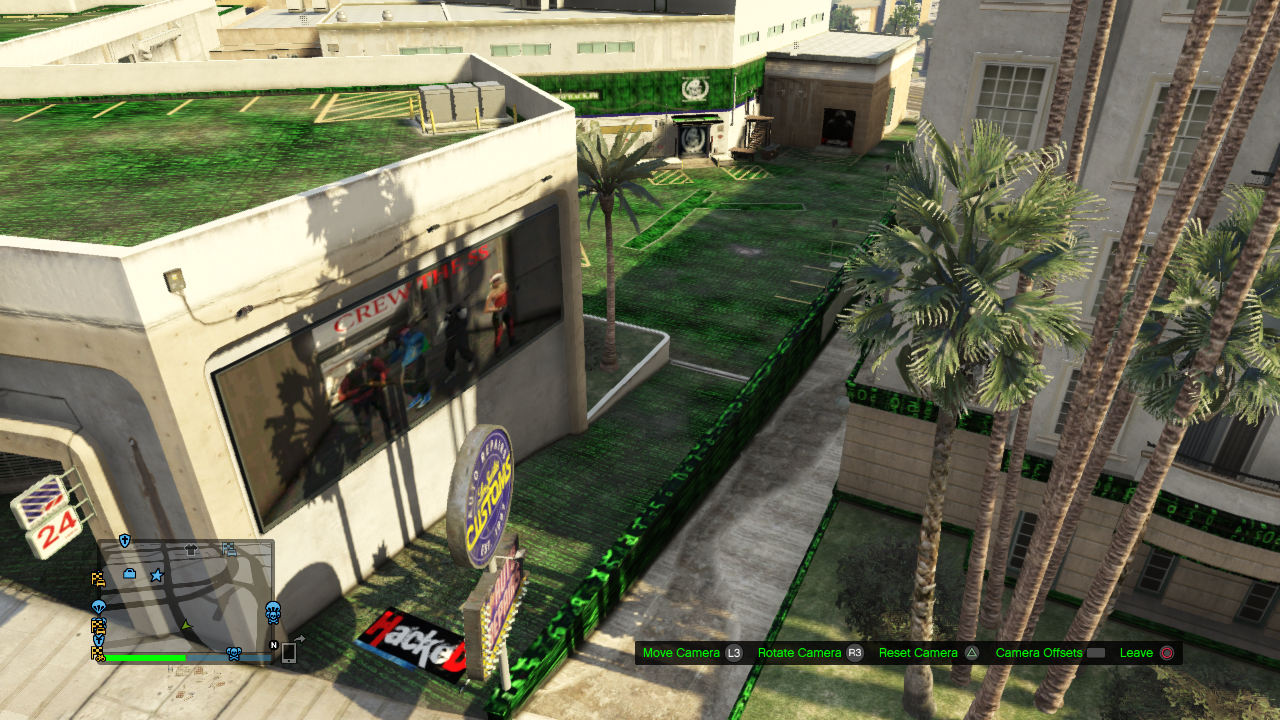This screenshot has height=720, width=1280.
Task: Click the L3 button prompt next to Move Camera
Action: click(x=733, y=652)
